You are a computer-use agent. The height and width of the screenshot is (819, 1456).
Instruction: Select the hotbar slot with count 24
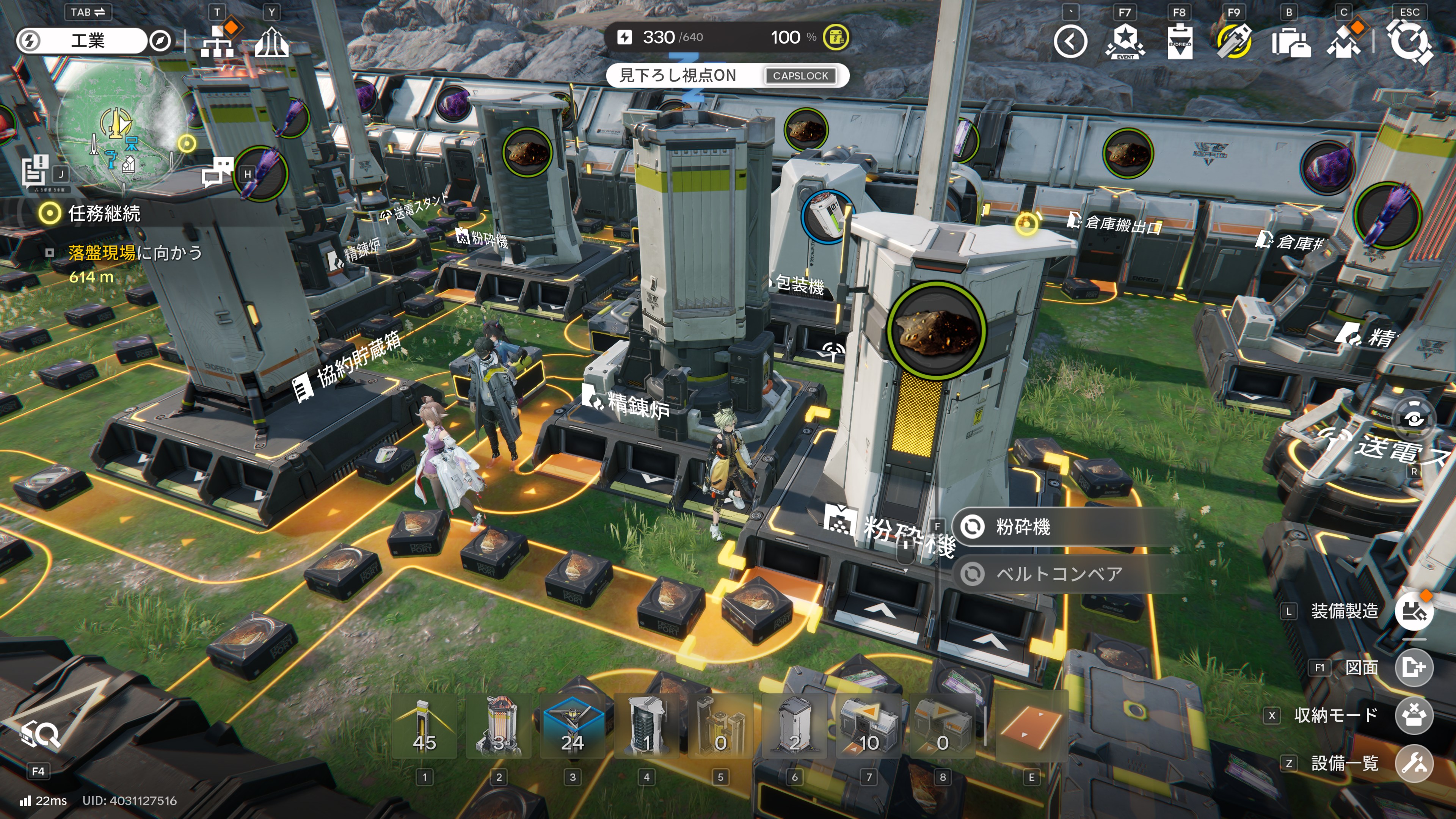pyautogui.click(x=572, y=727)
